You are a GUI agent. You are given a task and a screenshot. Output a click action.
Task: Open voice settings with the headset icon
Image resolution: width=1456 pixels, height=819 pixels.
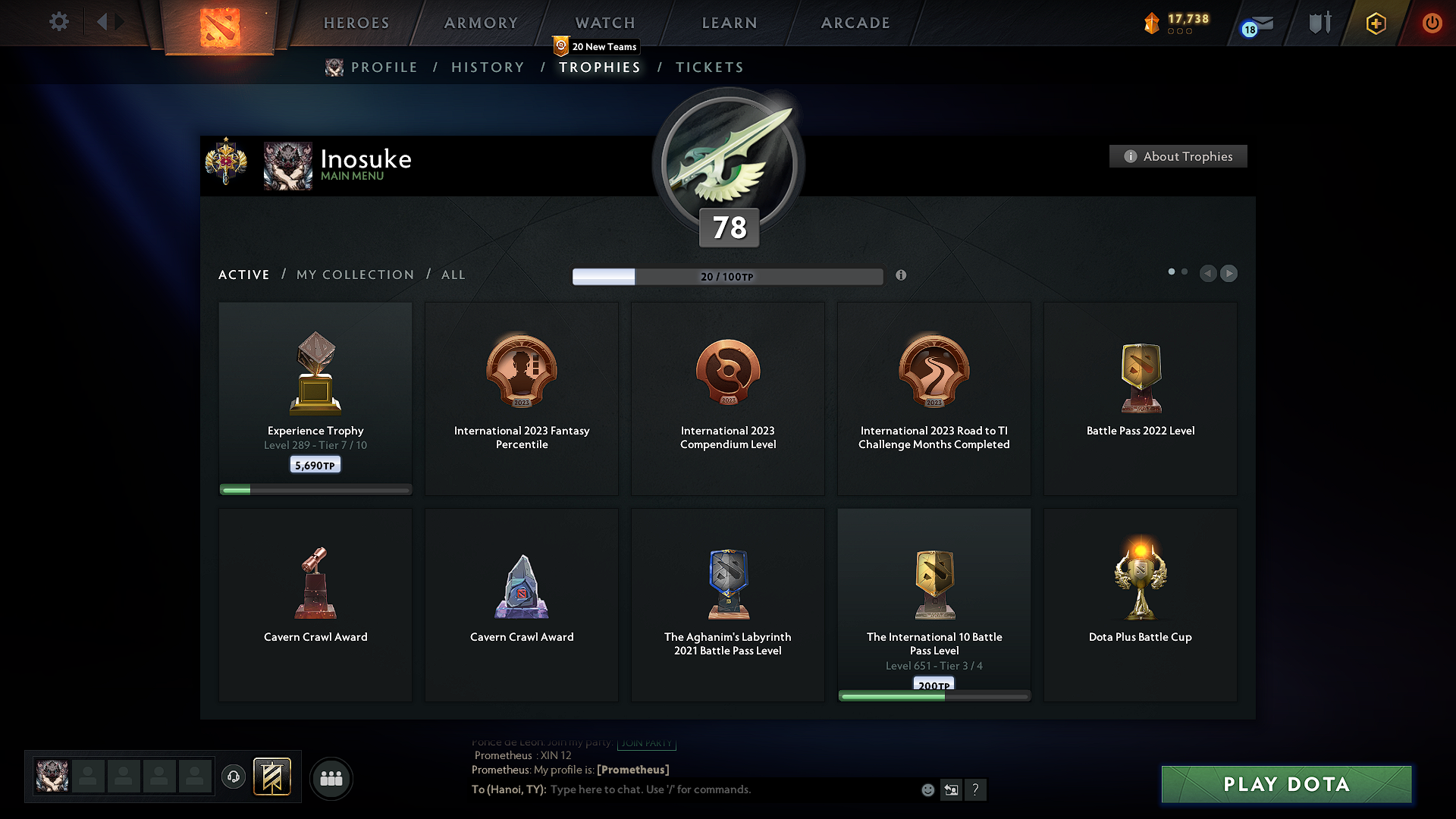coord(233,777)
